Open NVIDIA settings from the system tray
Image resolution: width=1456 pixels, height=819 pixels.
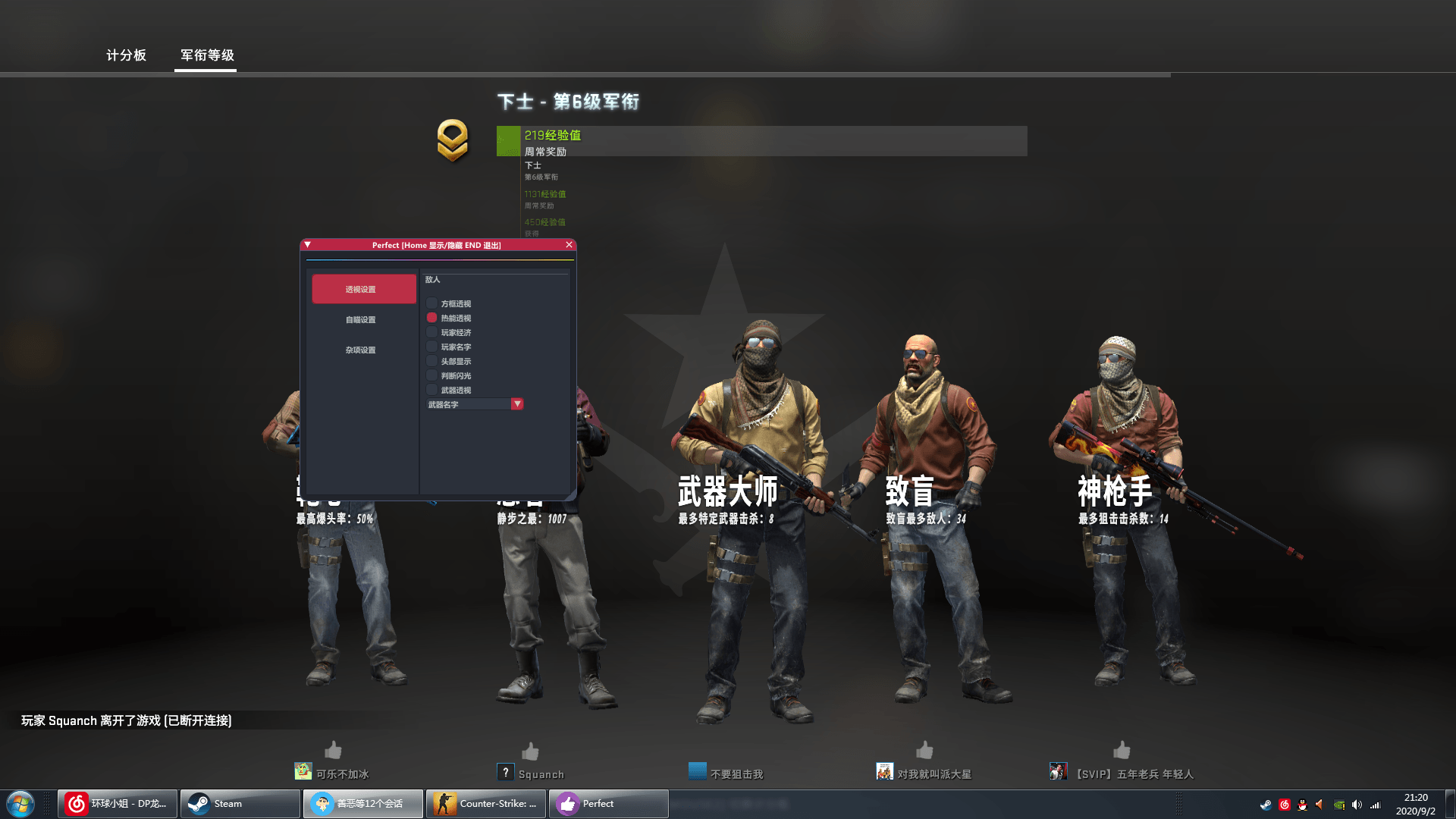[x=1338, y=804]
